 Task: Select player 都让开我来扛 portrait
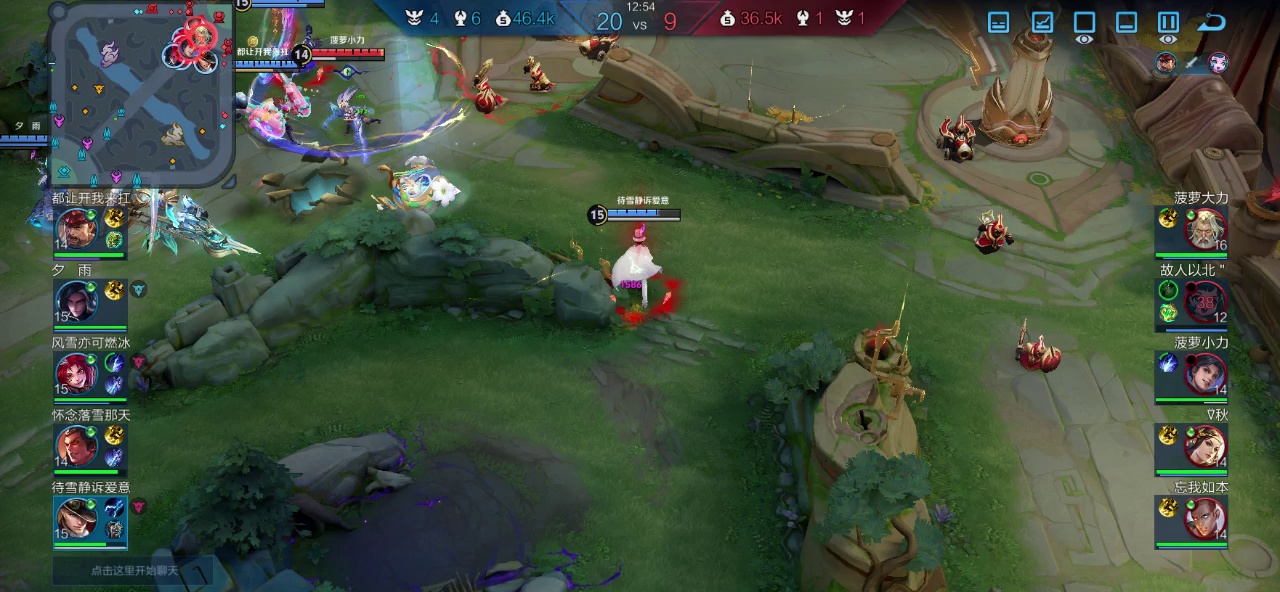point(76,229)
